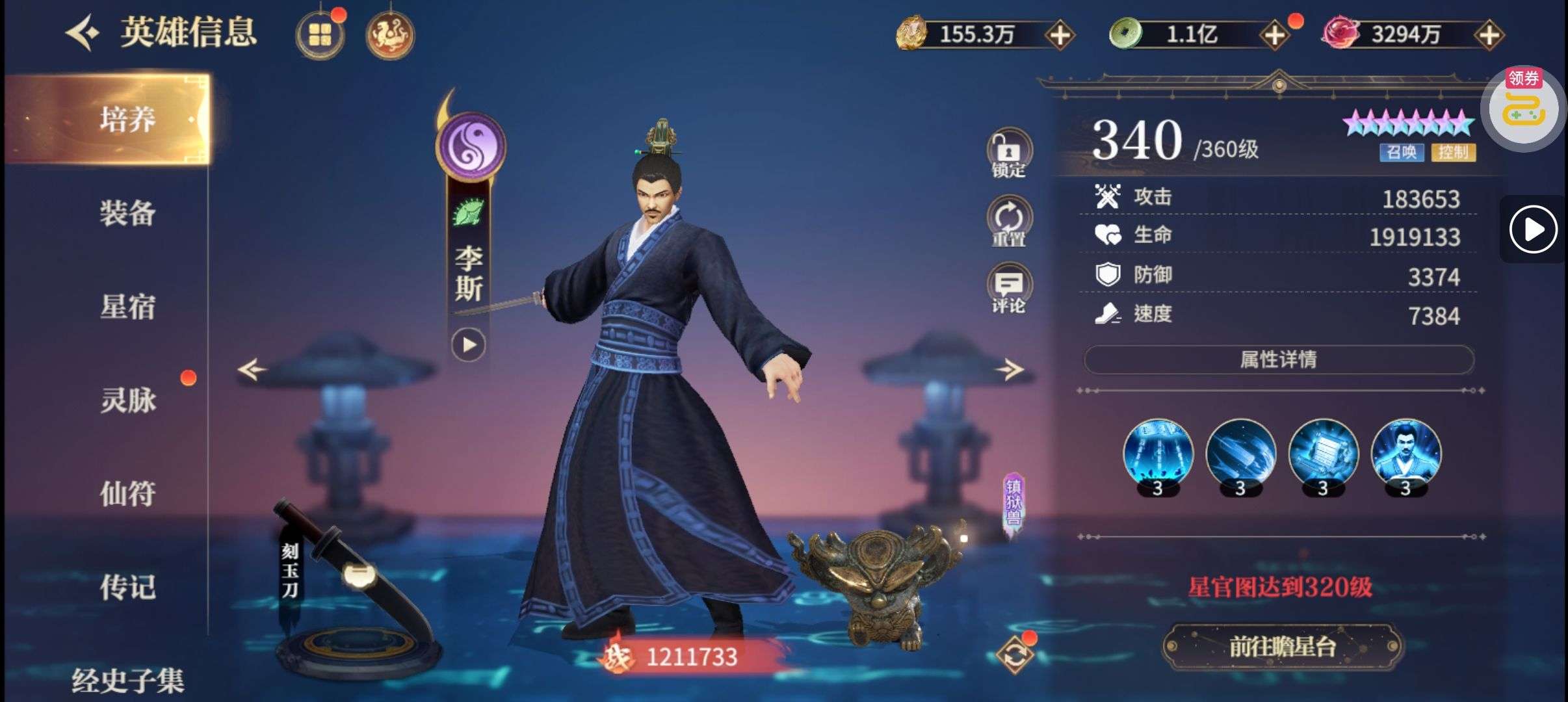1568x702 pixels.
Task: Toggle the 锁定 lock button
Action: pyautogui.click(x=1008, y=155)
